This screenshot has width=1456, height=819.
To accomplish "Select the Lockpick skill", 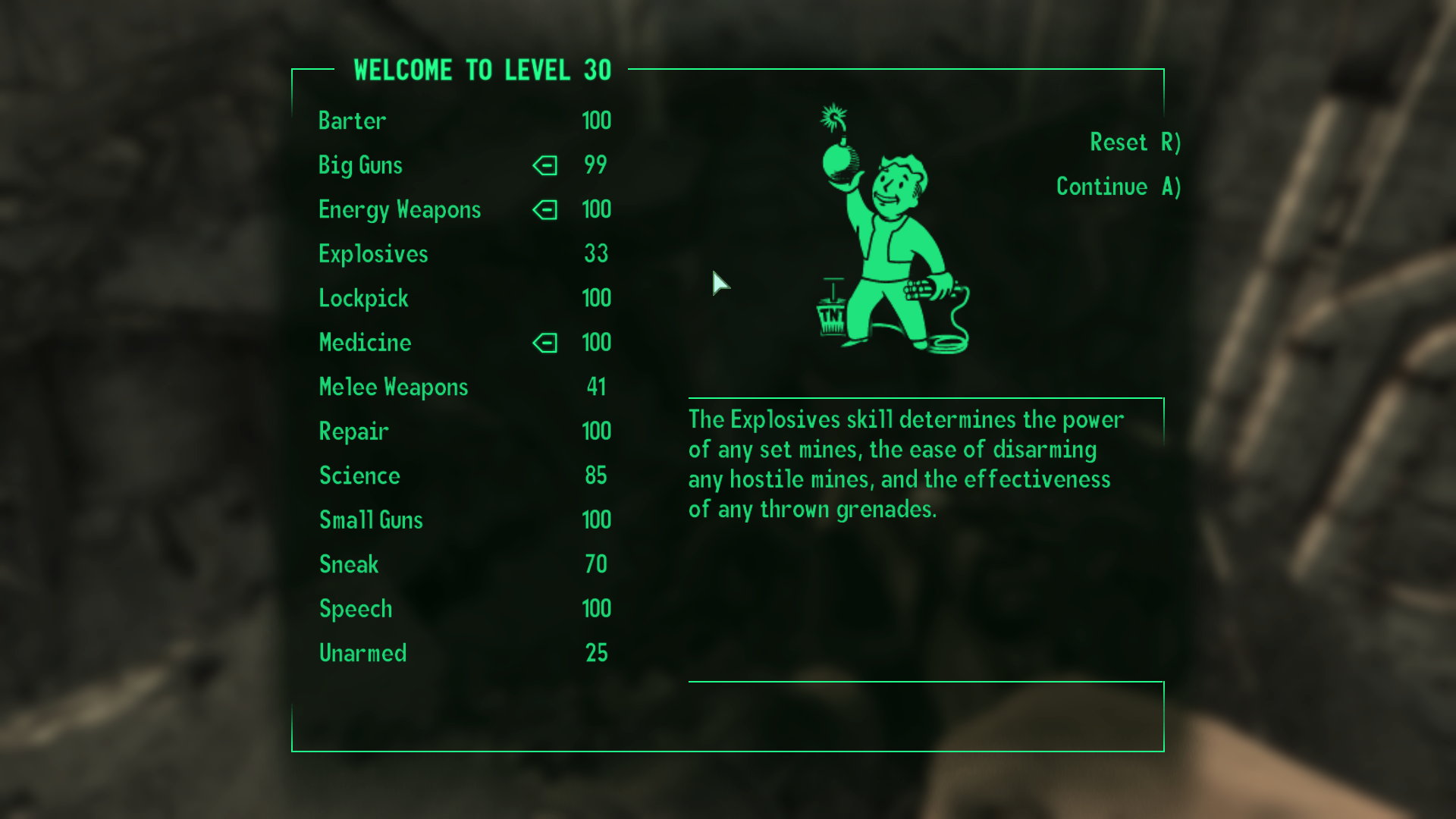I will (x=363, y=299).
